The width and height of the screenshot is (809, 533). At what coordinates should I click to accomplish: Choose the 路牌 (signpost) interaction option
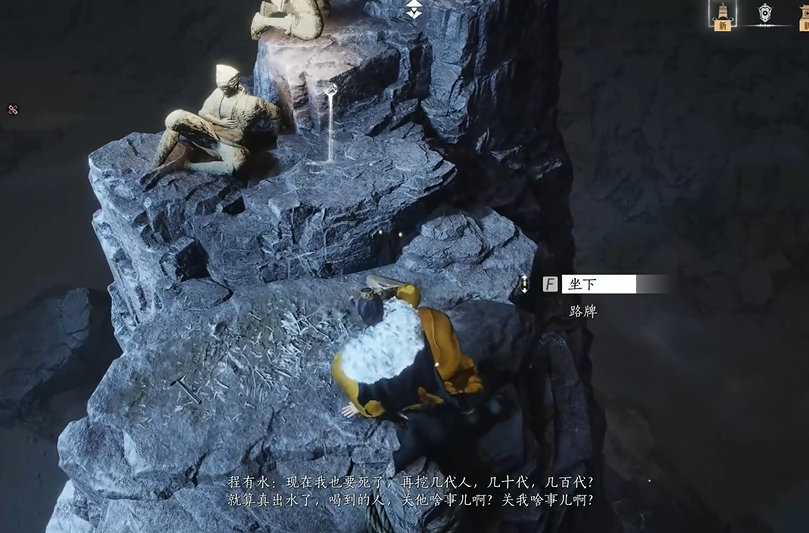tap(583, 311)
